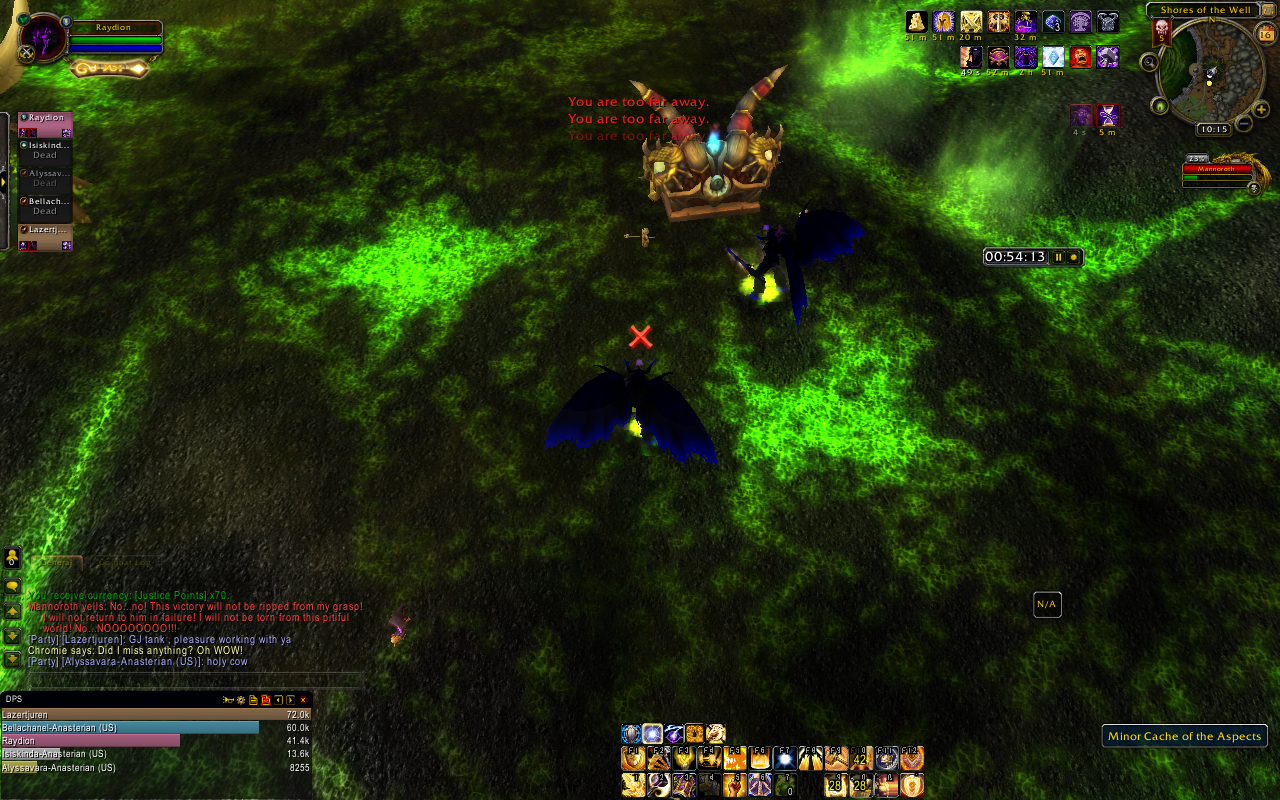Click Raydion's player portrait
This screenshot has width=1280, height=800.
click(x=42, y=40)
